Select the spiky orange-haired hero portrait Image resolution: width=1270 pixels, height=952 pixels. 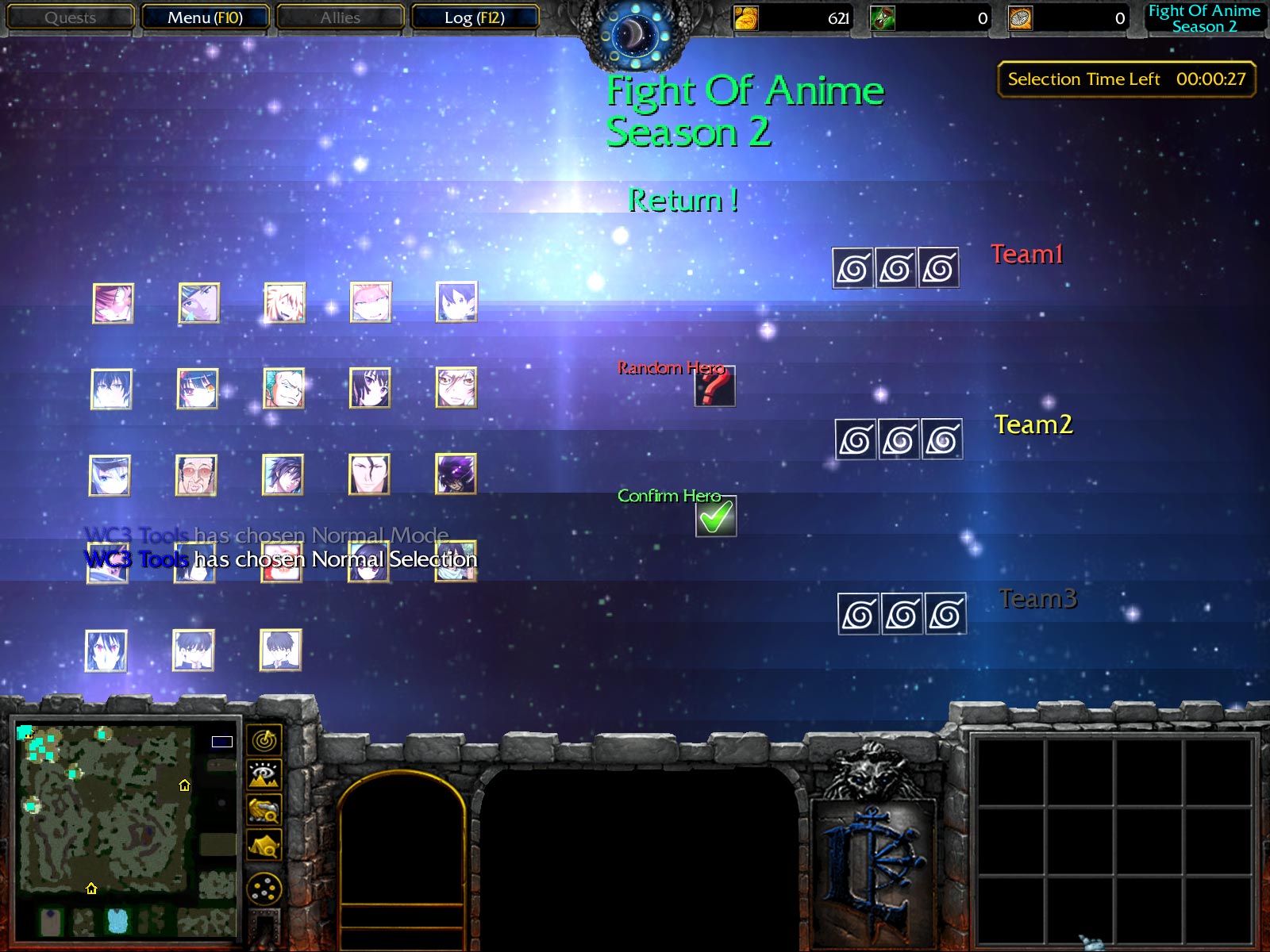(284, 302)
